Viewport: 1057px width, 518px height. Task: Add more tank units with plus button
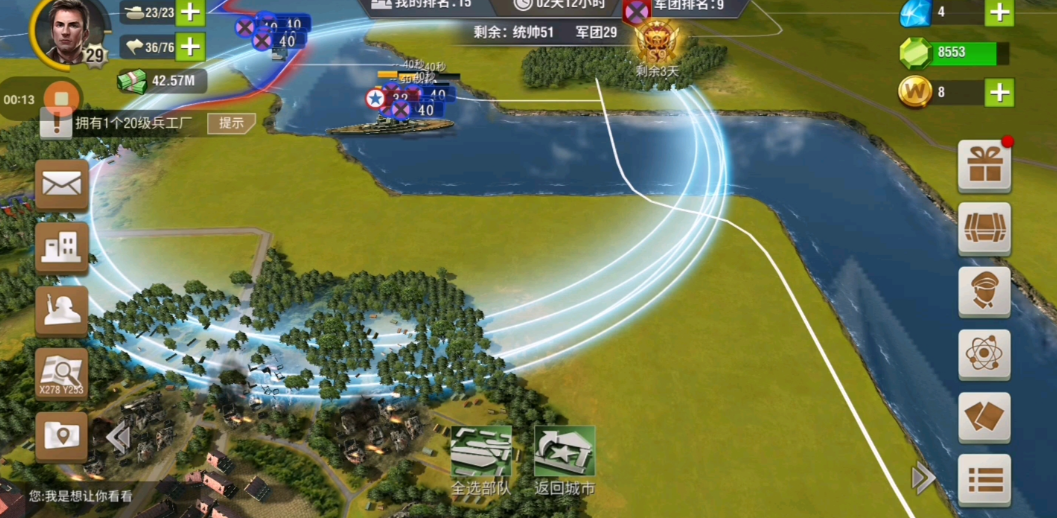pyautogui.click(x=190, y=13)
